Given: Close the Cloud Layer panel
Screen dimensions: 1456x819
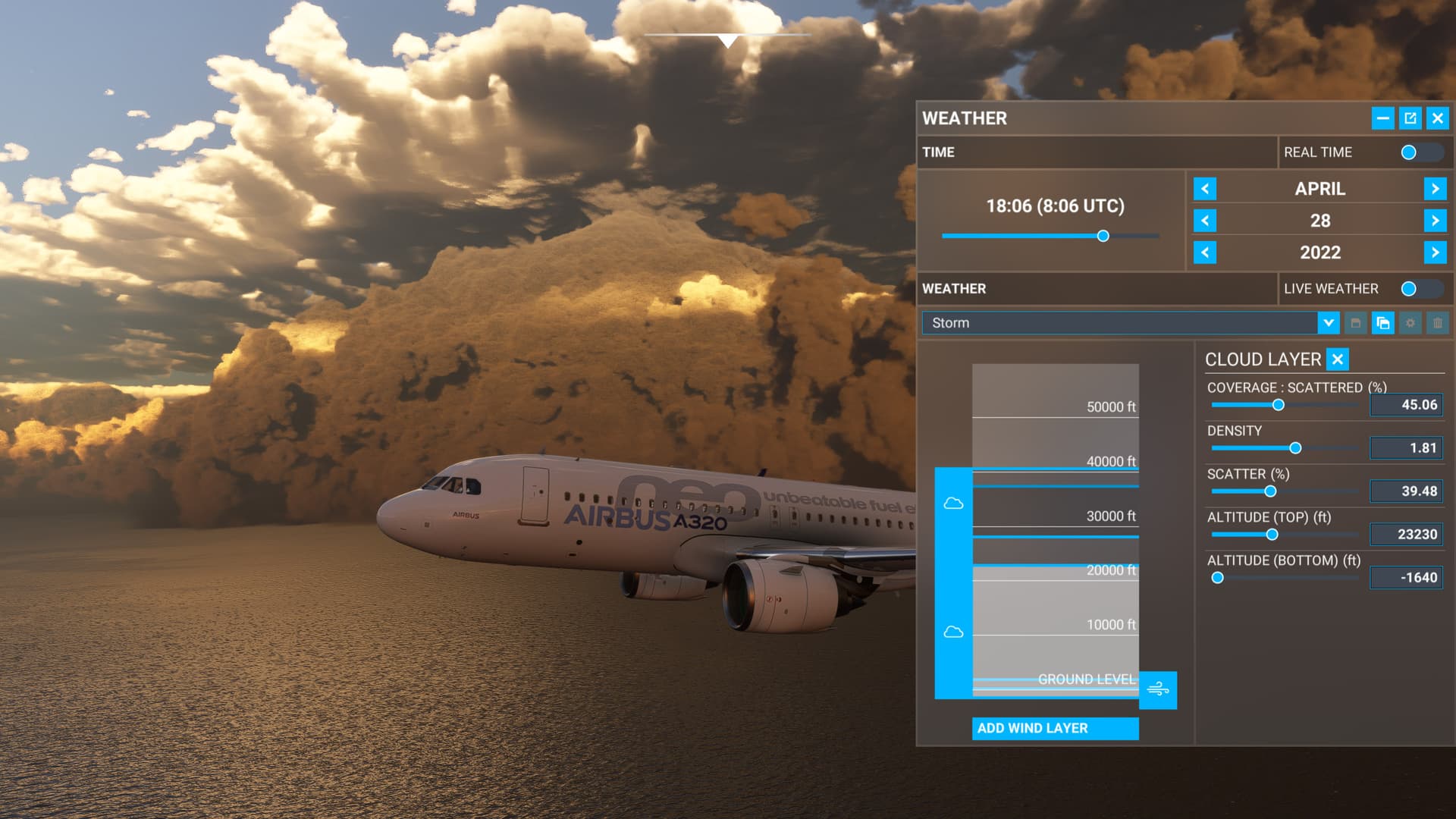Looking at the screenshot, I should (1337, 359).
